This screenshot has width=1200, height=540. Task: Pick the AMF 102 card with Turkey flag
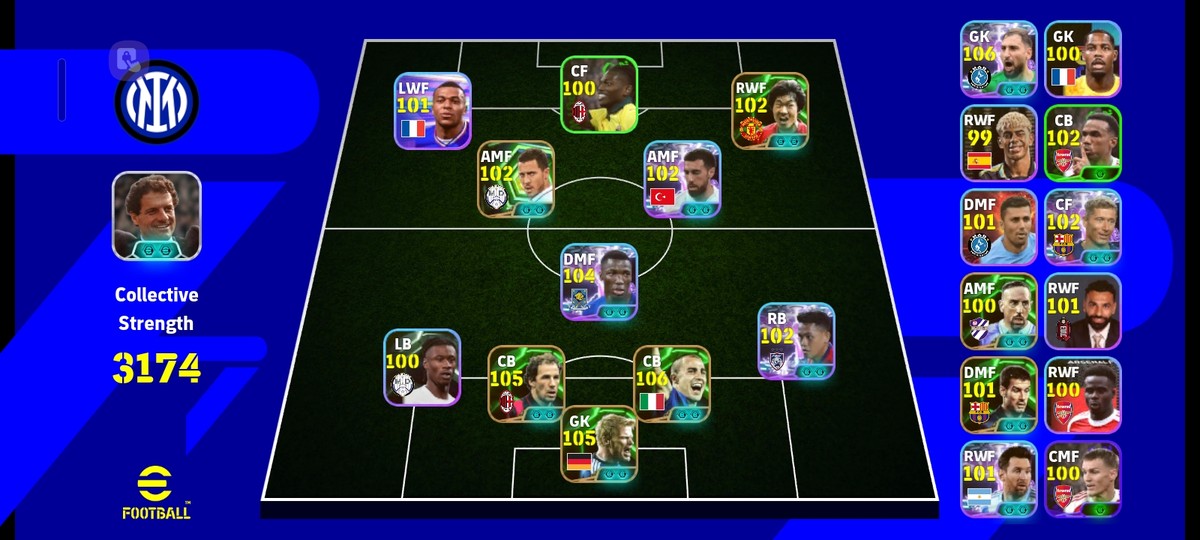click(682, 179)
